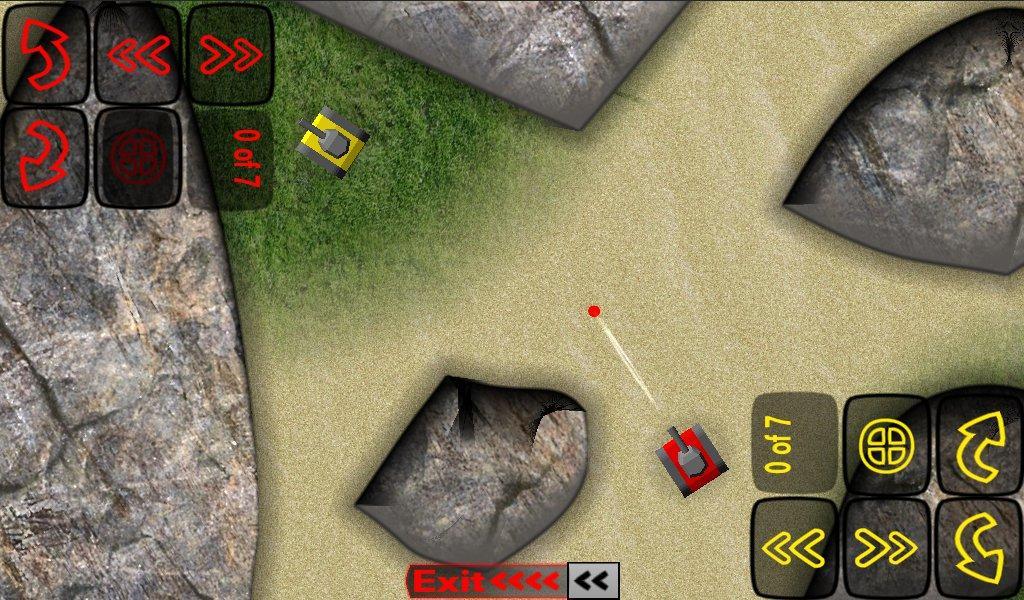Image resolution: width=1024 pixels, height=600 pixels.
Task: Fire with the yellow crosshair button
Action: [886, 446]
